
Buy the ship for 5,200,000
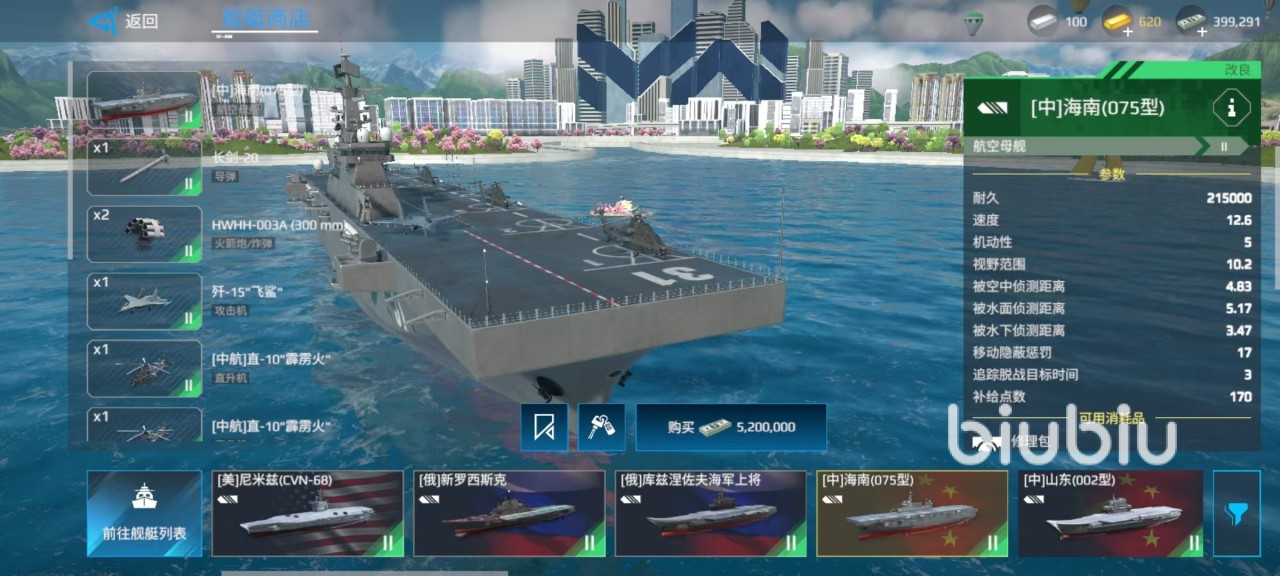click(731, 427)
